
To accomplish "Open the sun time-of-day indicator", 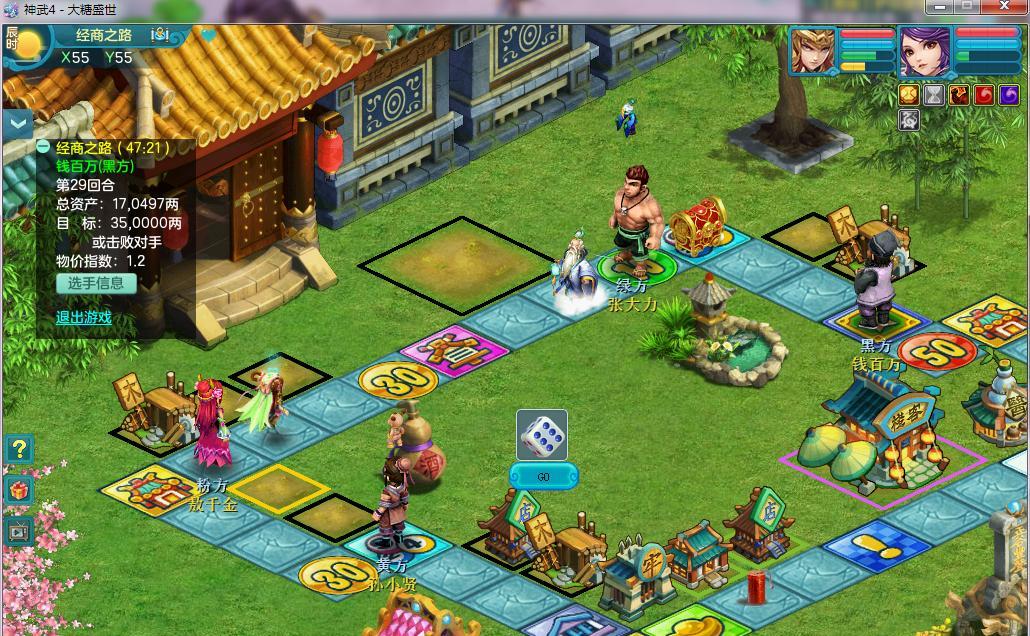I will (x=30, y=44).
